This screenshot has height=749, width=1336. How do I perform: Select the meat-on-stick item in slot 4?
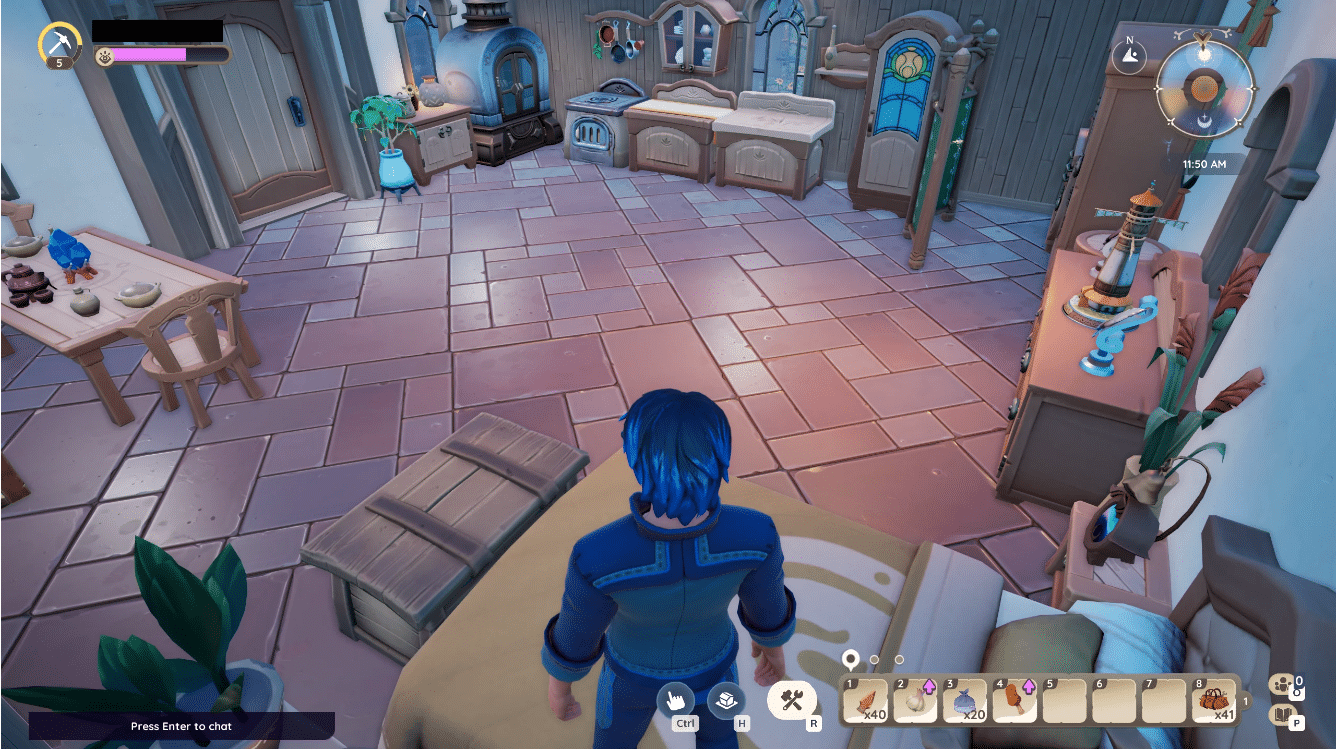pos(1014,700)
